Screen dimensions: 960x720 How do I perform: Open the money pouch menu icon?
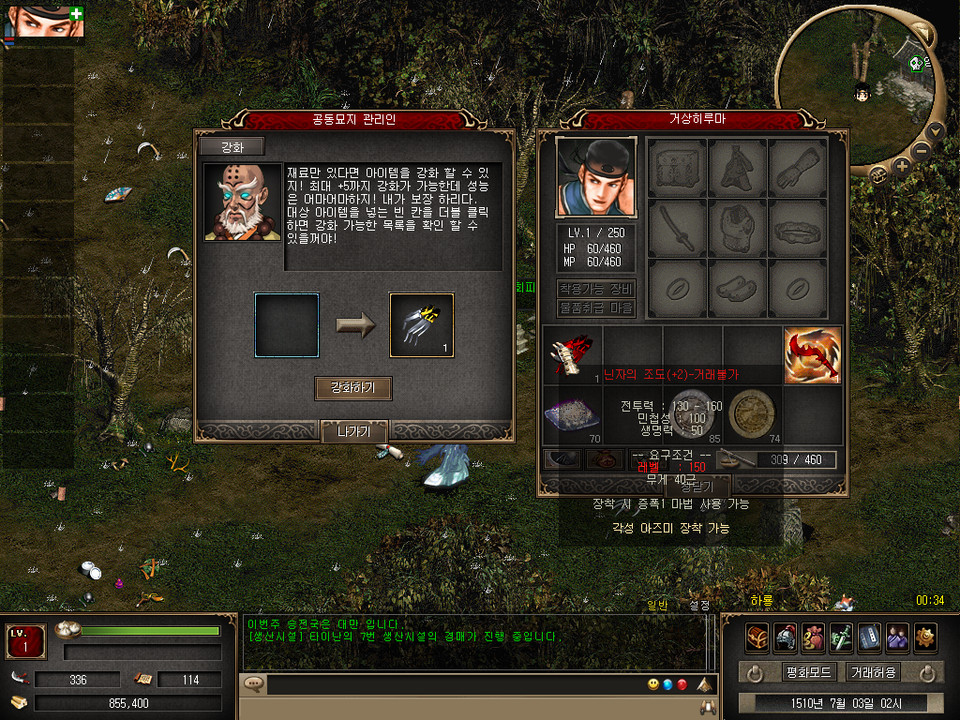(813, 637)
